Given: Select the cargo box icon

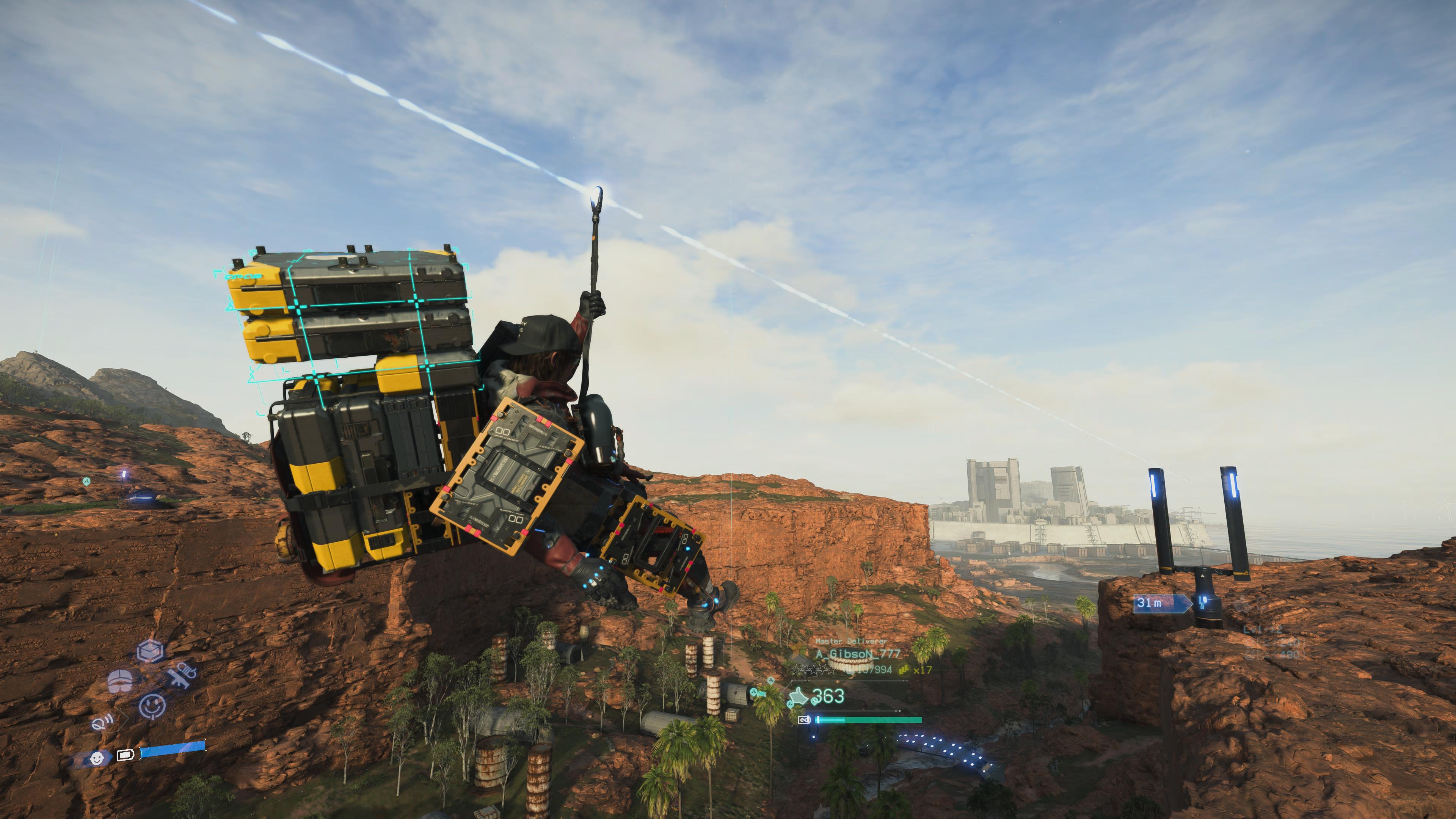Looking at the screenshot, I should click(151, 651).
